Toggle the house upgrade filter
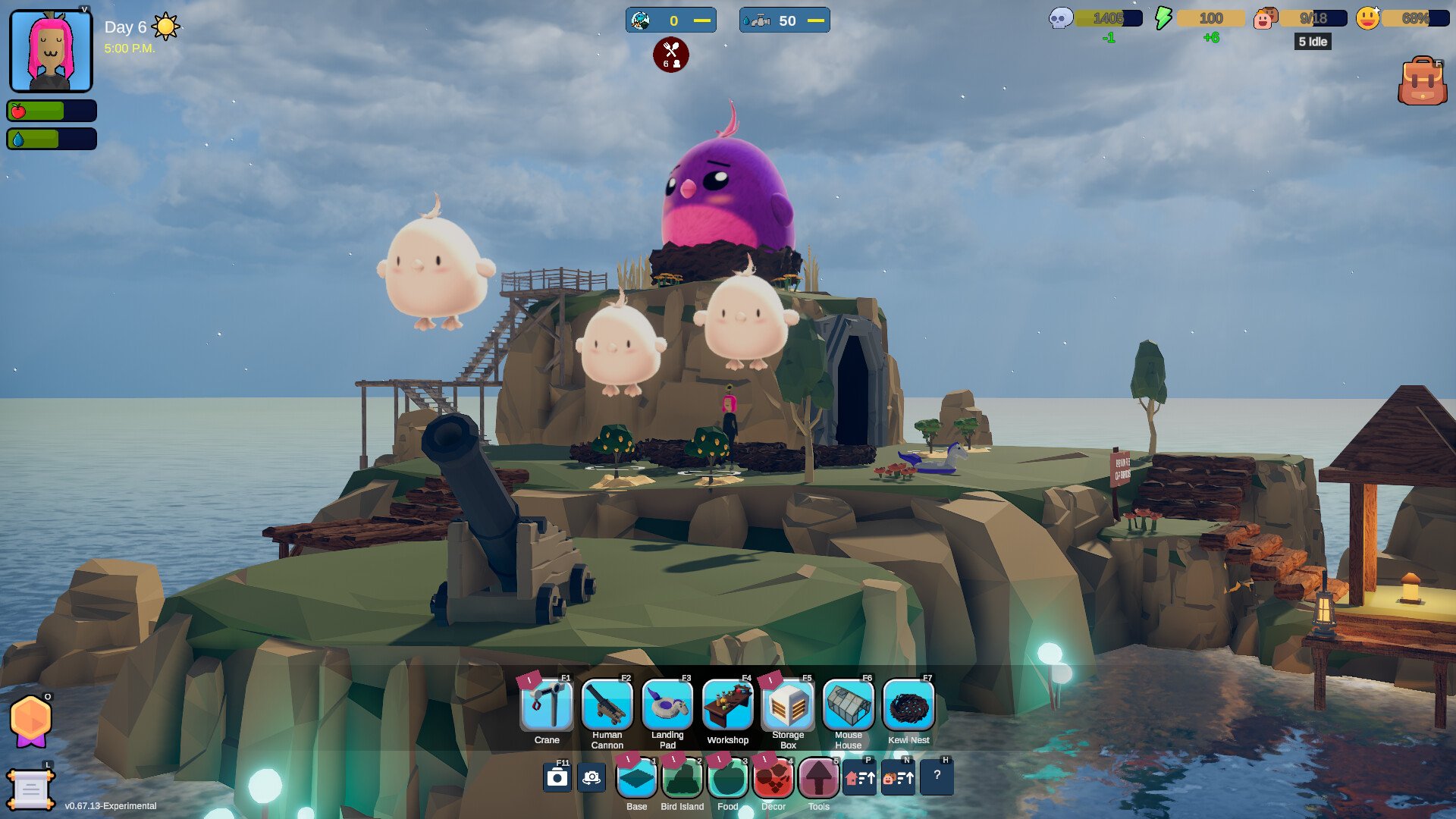Image resolution: width=1456 pixels, height=819 pixels. click(x=860, y=777)
